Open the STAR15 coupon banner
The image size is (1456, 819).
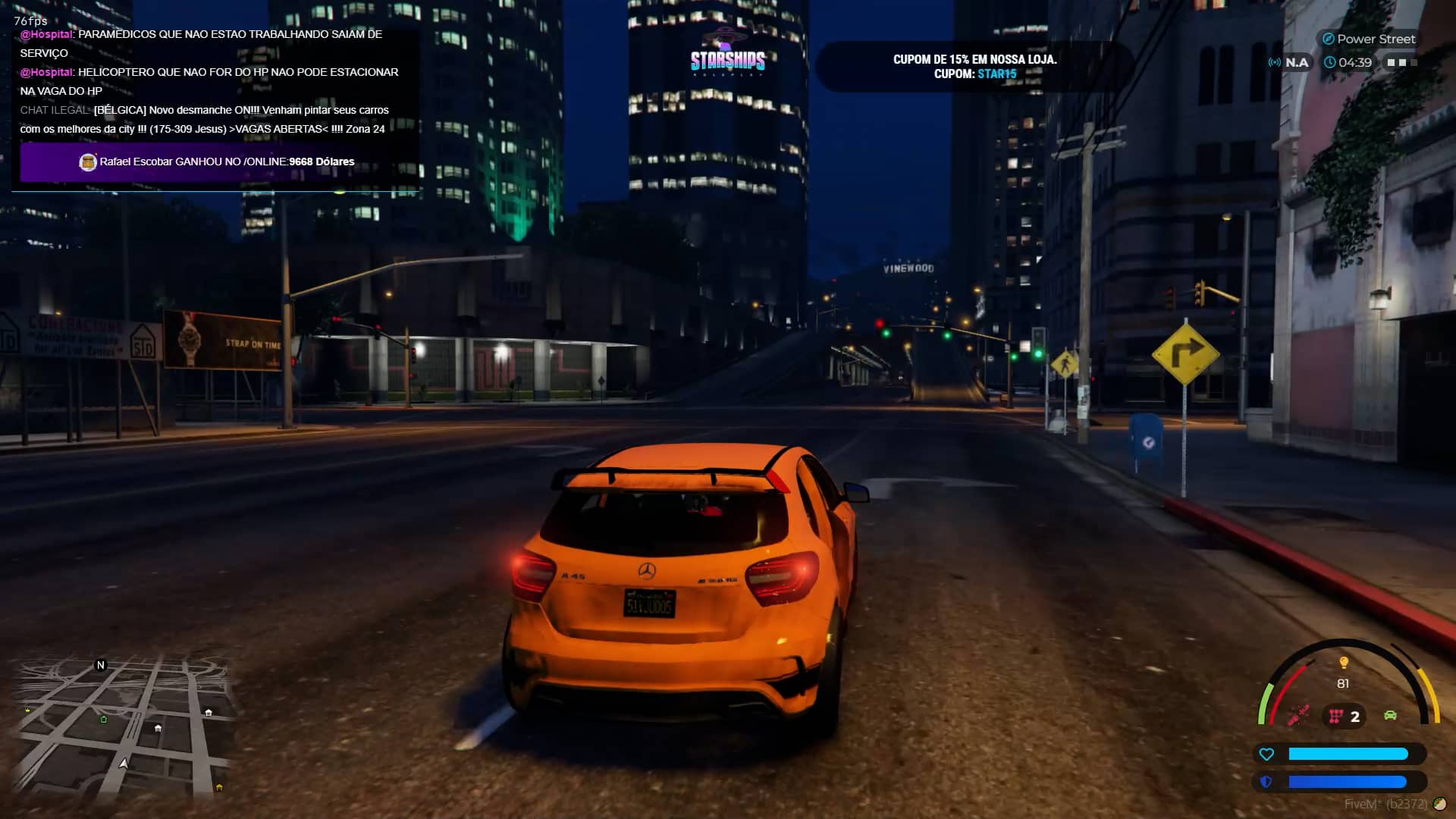pyautogui.click(x=974, y=67)
